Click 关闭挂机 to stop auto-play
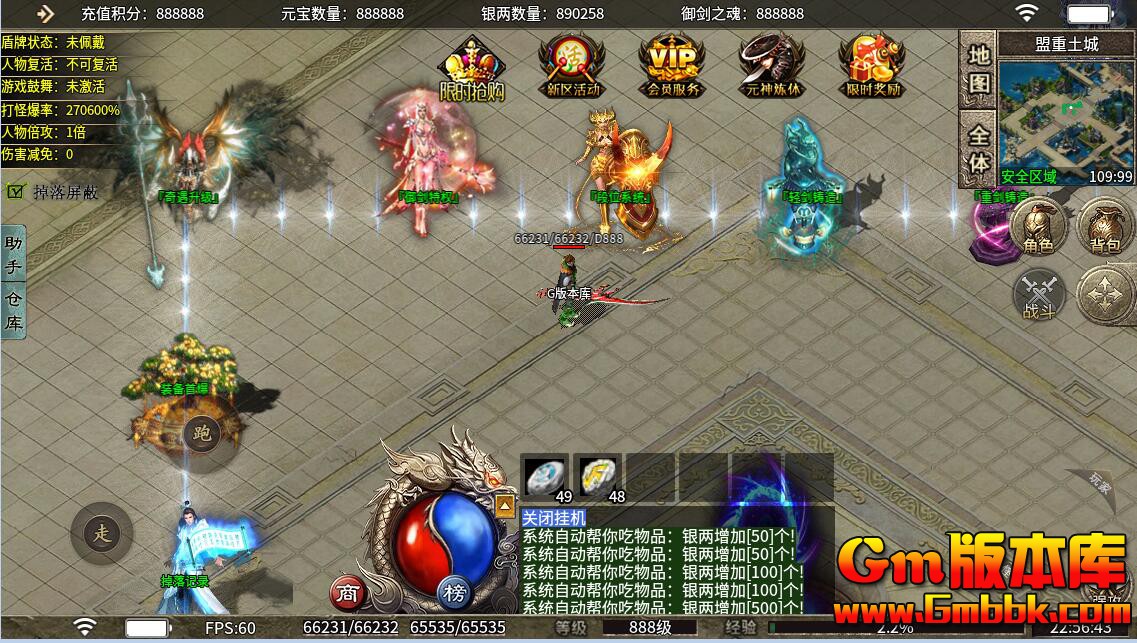Image resolution: width=1137 pixels, height=643 pixels. coord(555,517)
